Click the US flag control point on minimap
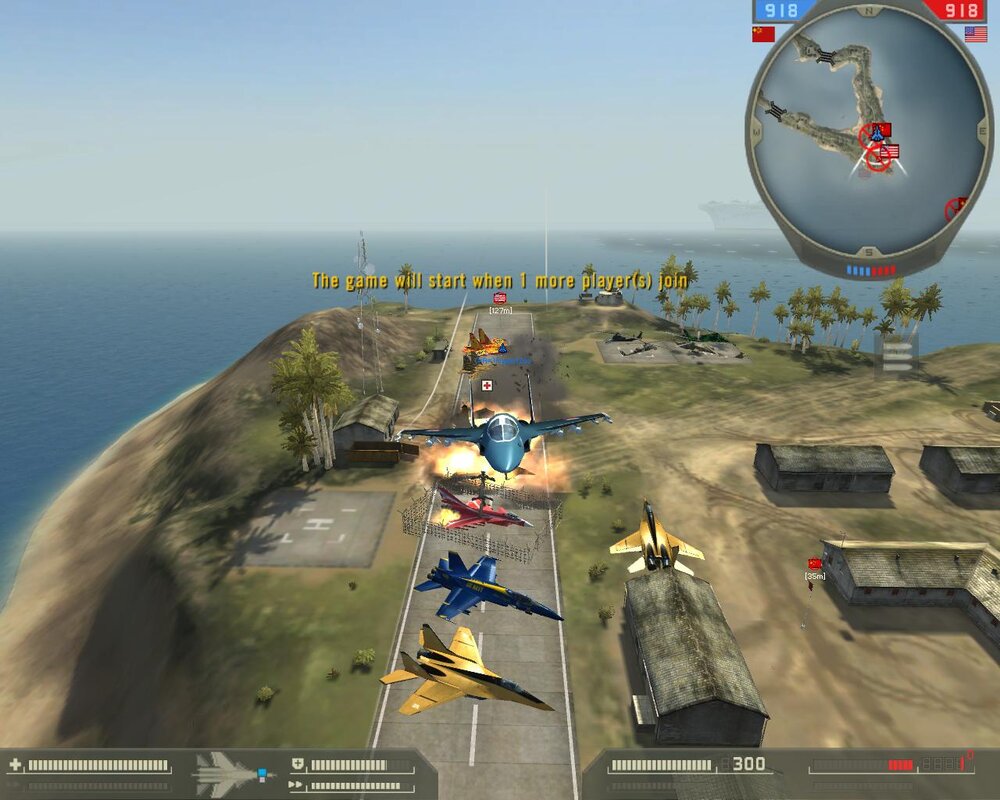Viewport: 1000px width, 800px height. [889, 151]
